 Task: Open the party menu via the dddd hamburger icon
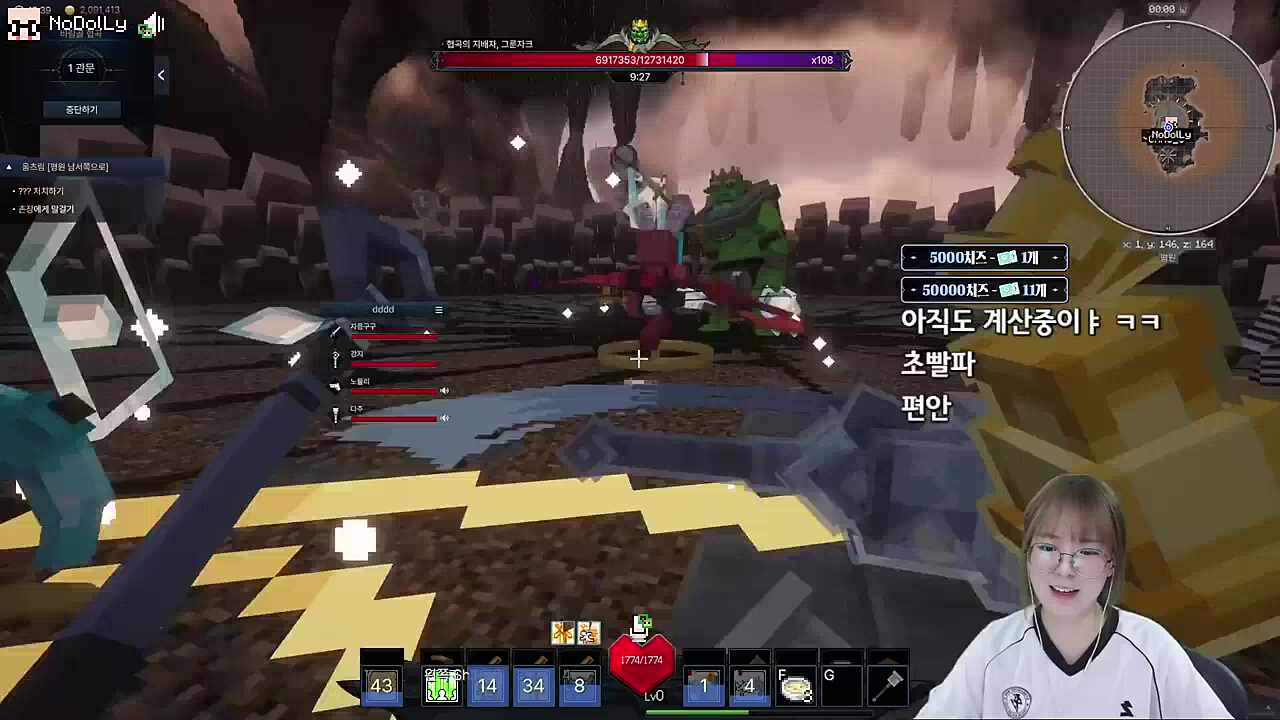[x=438, y=310]
